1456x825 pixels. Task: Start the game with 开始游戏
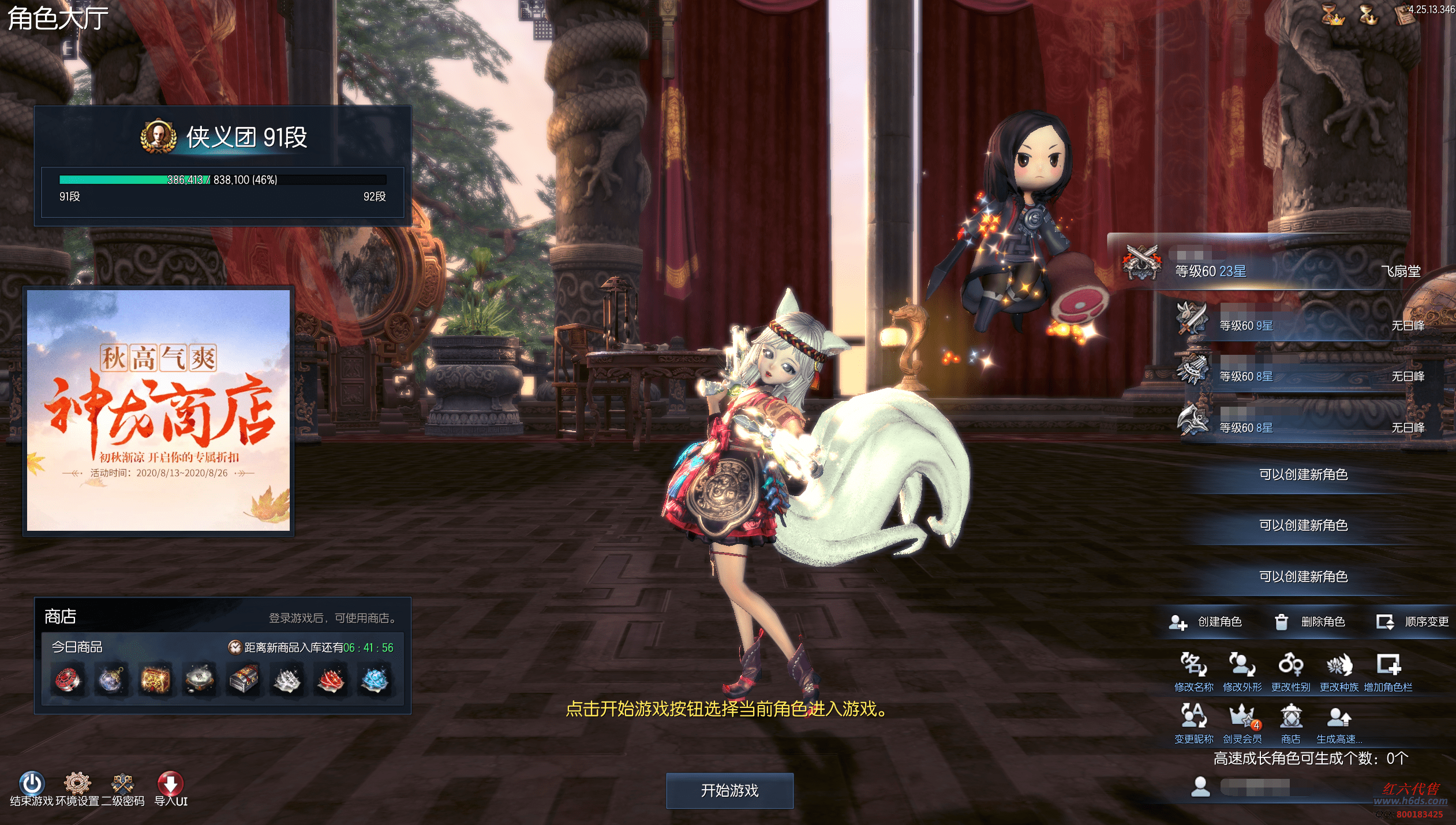point(729,790)
